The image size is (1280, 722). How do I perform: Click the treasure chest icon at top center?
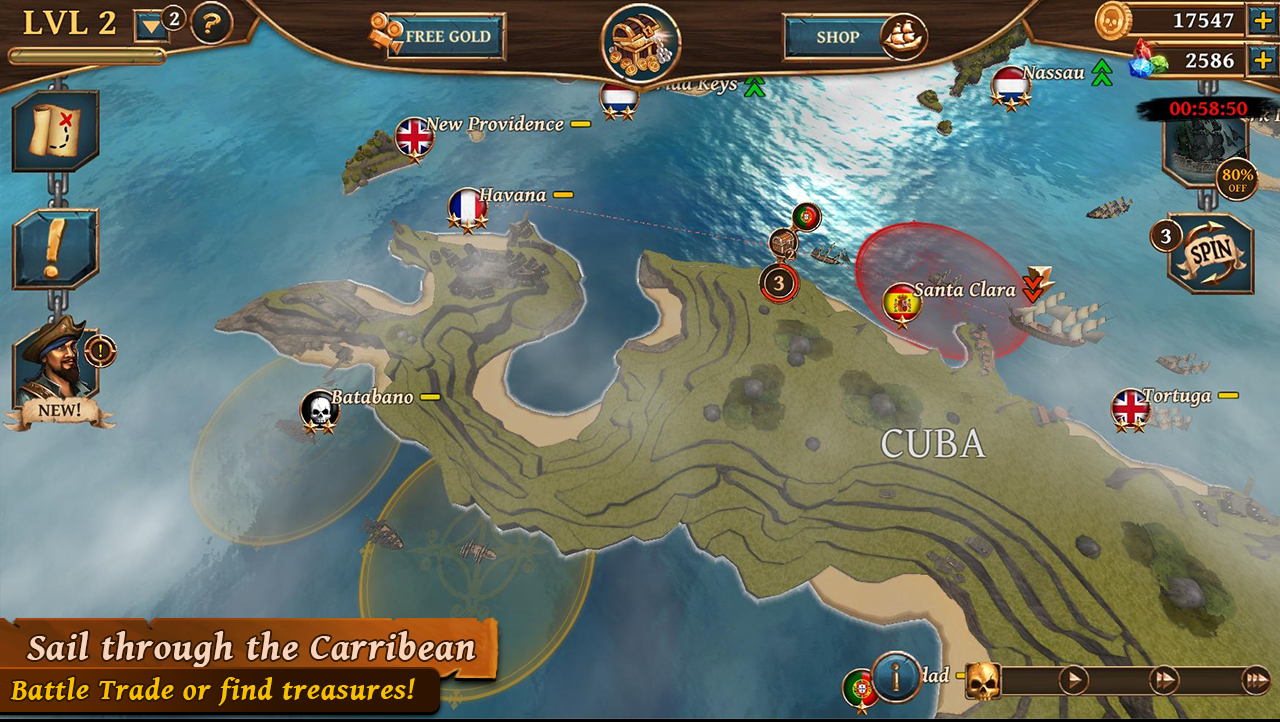(640, 43)
